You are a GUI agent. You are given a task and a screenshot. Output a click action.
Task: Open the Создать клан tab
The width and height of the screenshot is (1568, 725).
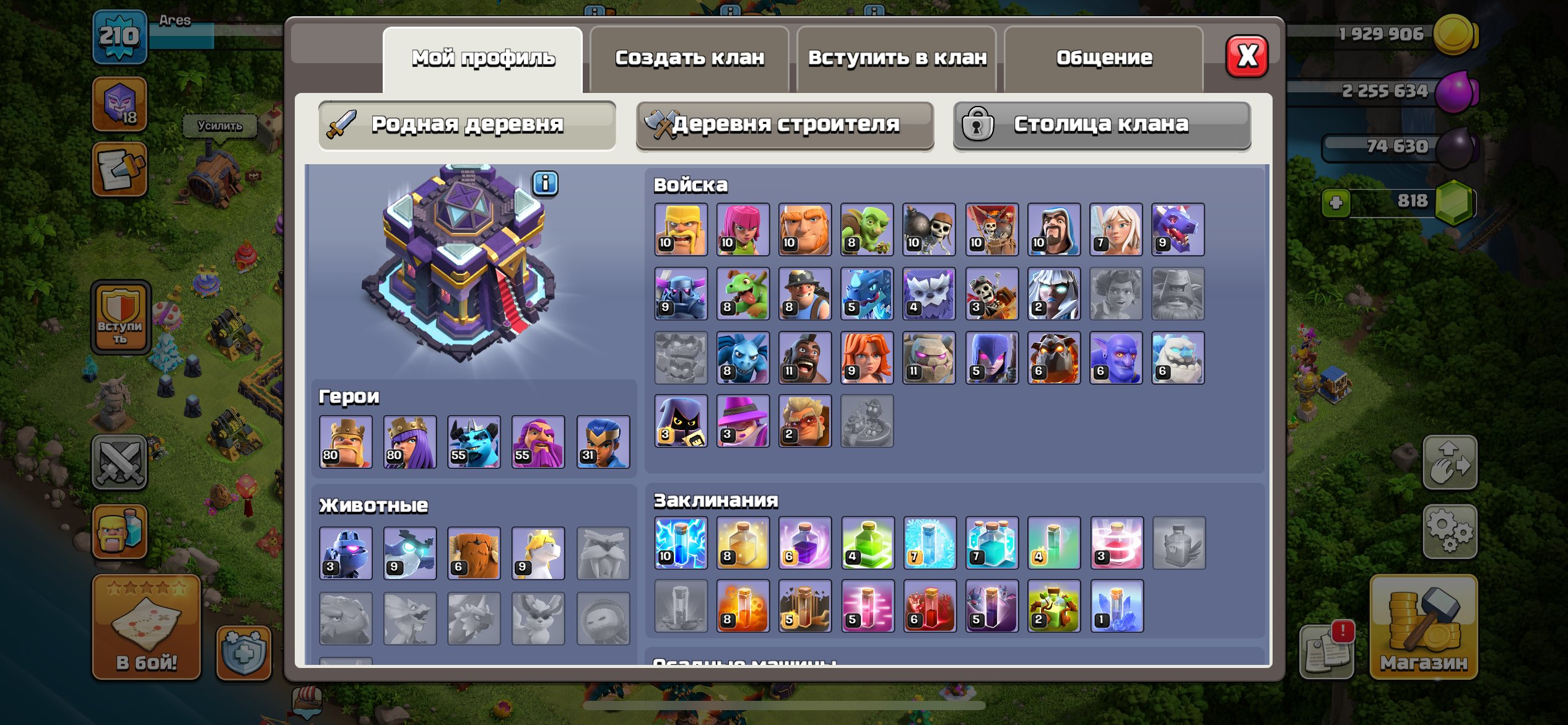pyautogui.click(x=689, y=57)
